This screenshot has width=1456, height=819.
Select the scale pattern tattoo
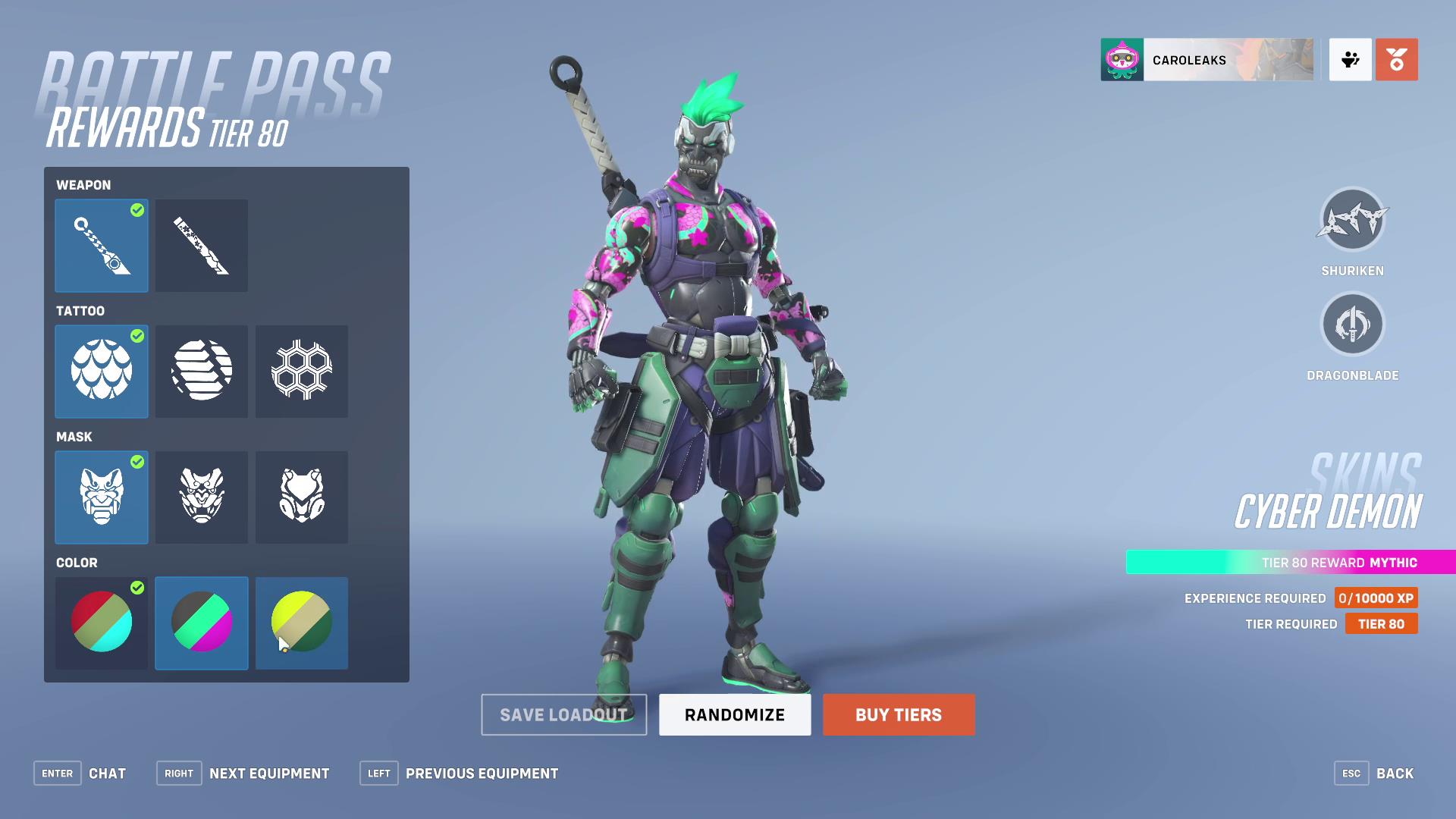click(102, 371)
